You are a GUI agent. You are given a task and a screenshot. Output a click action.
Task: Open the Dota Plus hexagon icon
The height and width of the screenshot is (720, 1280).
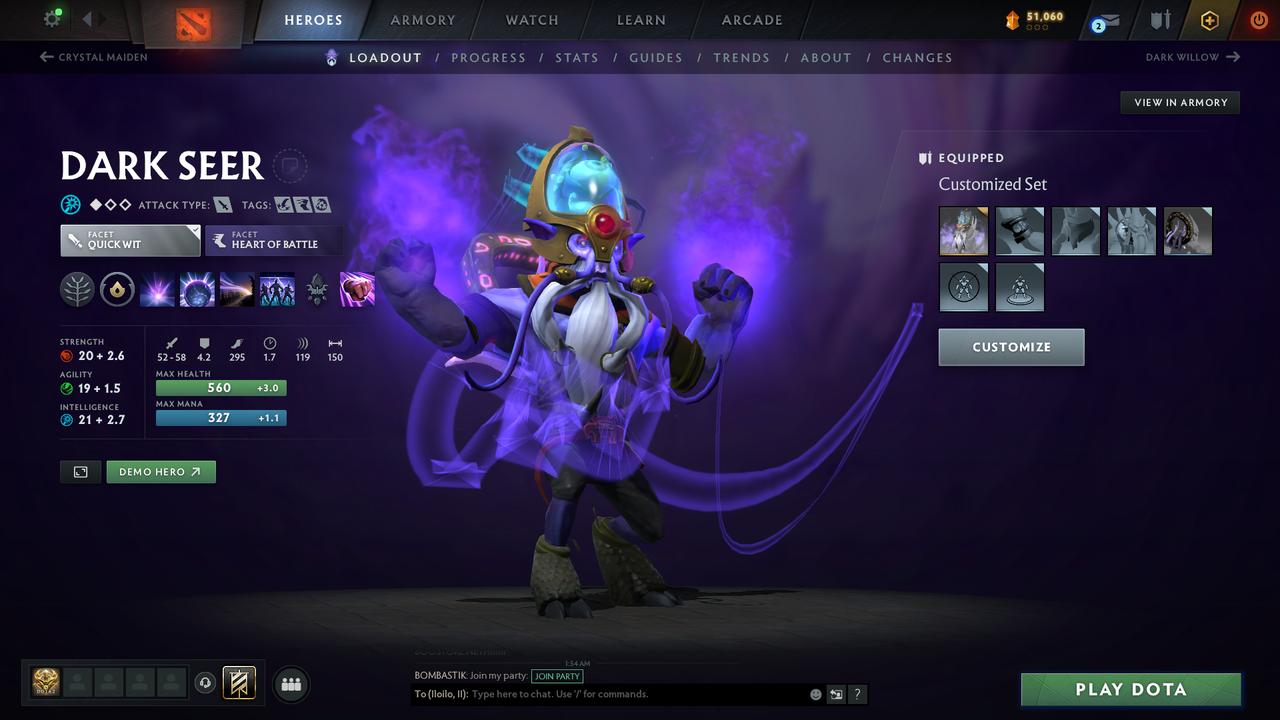[1209, 20]
